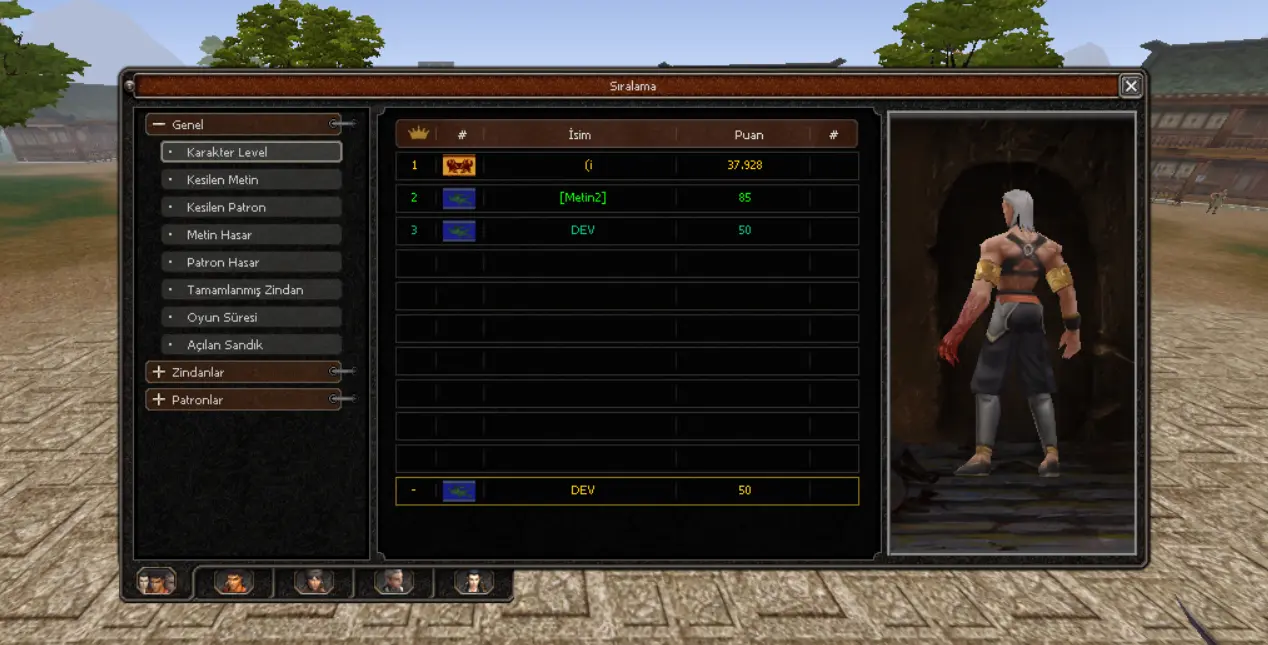Screen dimensions: 1268x645
Task: Select the Karakter Level ranking
Action: 251,152
